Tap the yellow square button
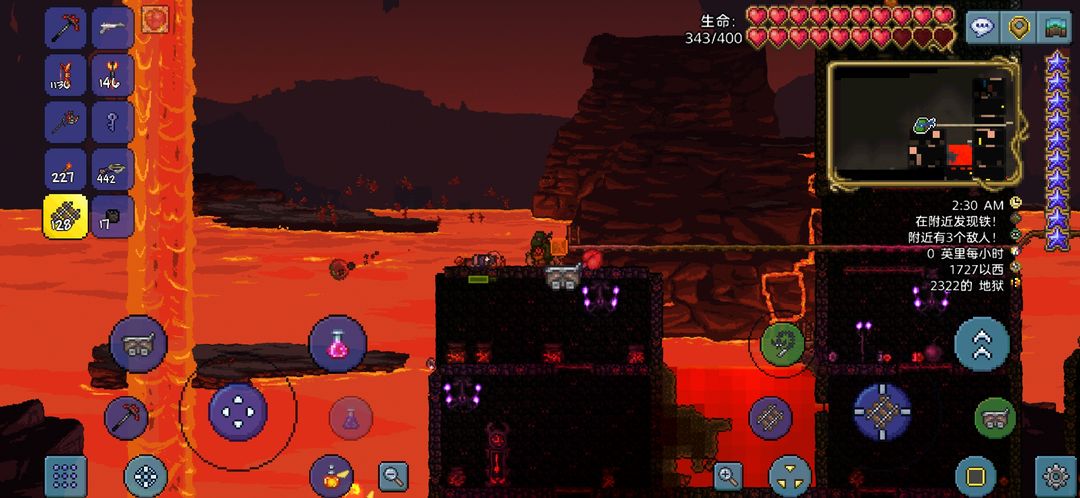1080x498 pixels. (975, 476)
